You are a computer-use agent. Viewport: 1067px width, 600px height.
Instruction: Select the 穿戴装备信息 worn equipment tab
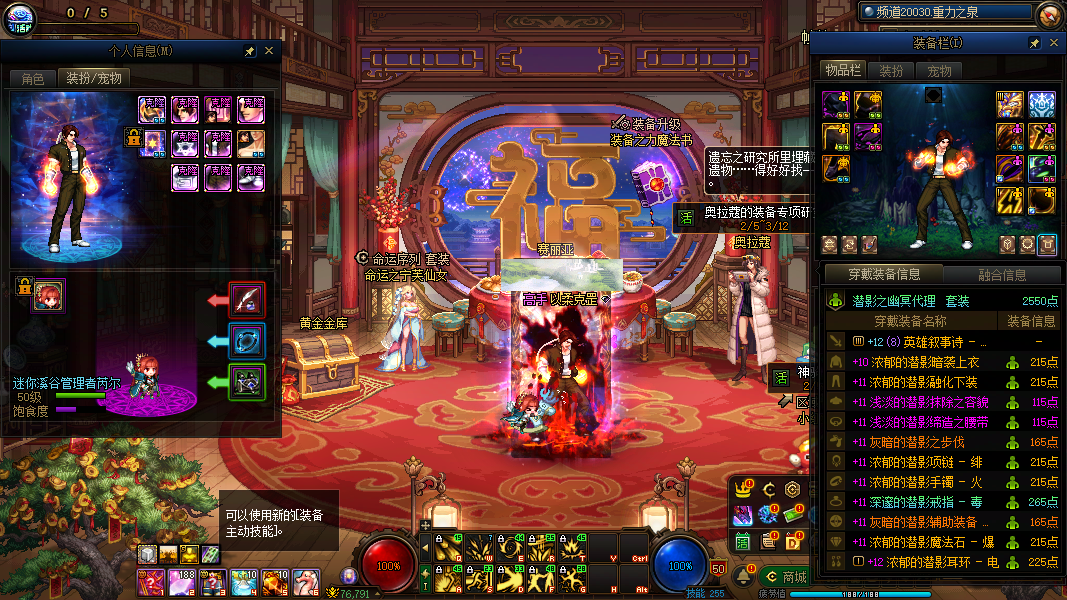tap(884, 274)
